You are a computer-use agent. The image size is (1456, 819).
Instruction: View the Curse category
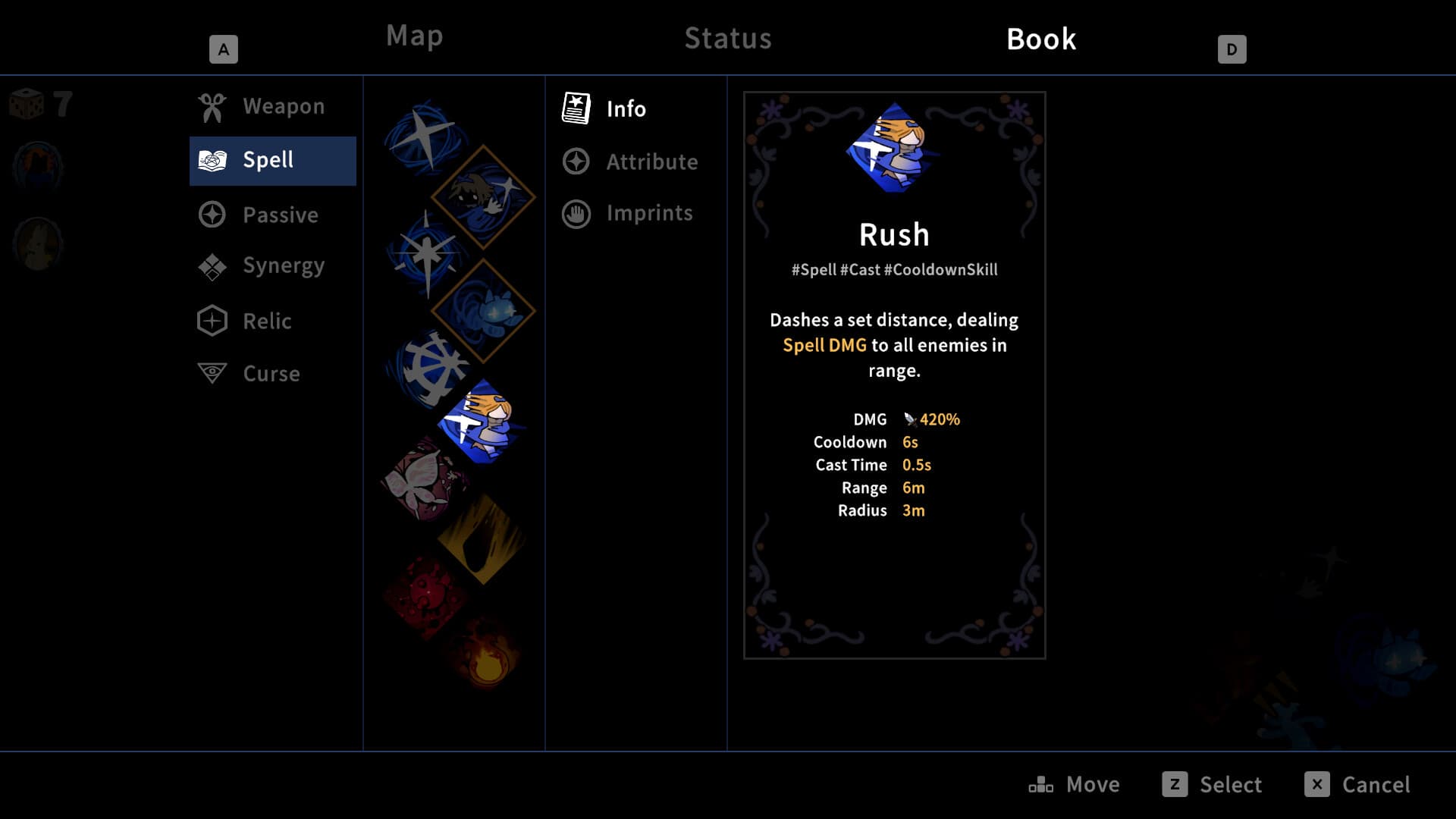[x=272, y=374]
